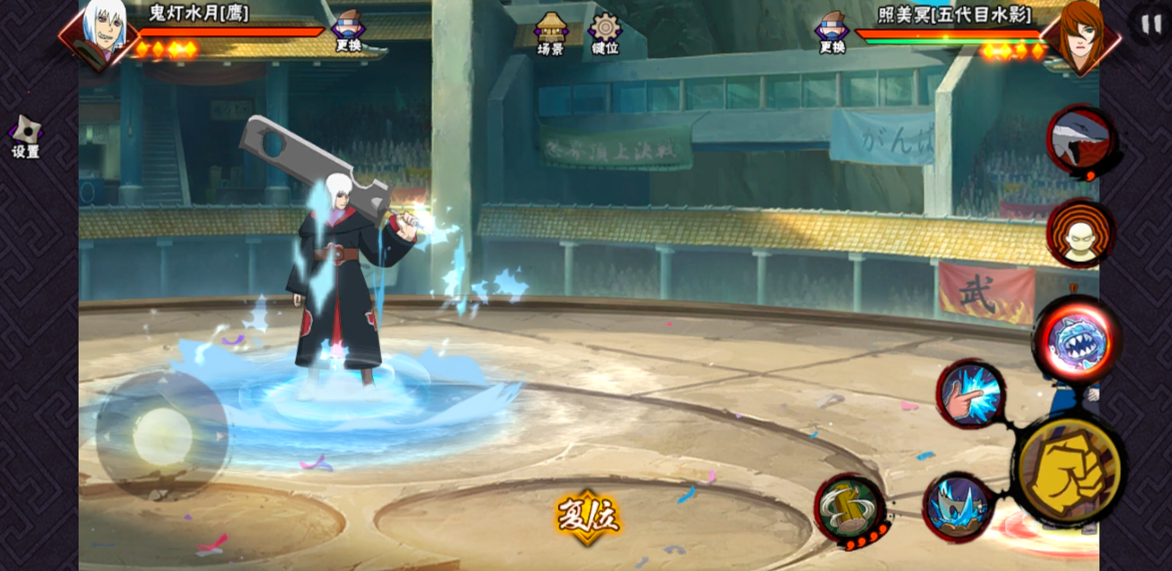
Task: Use the water splash skill beside the fist
Action: coord(958,507)
